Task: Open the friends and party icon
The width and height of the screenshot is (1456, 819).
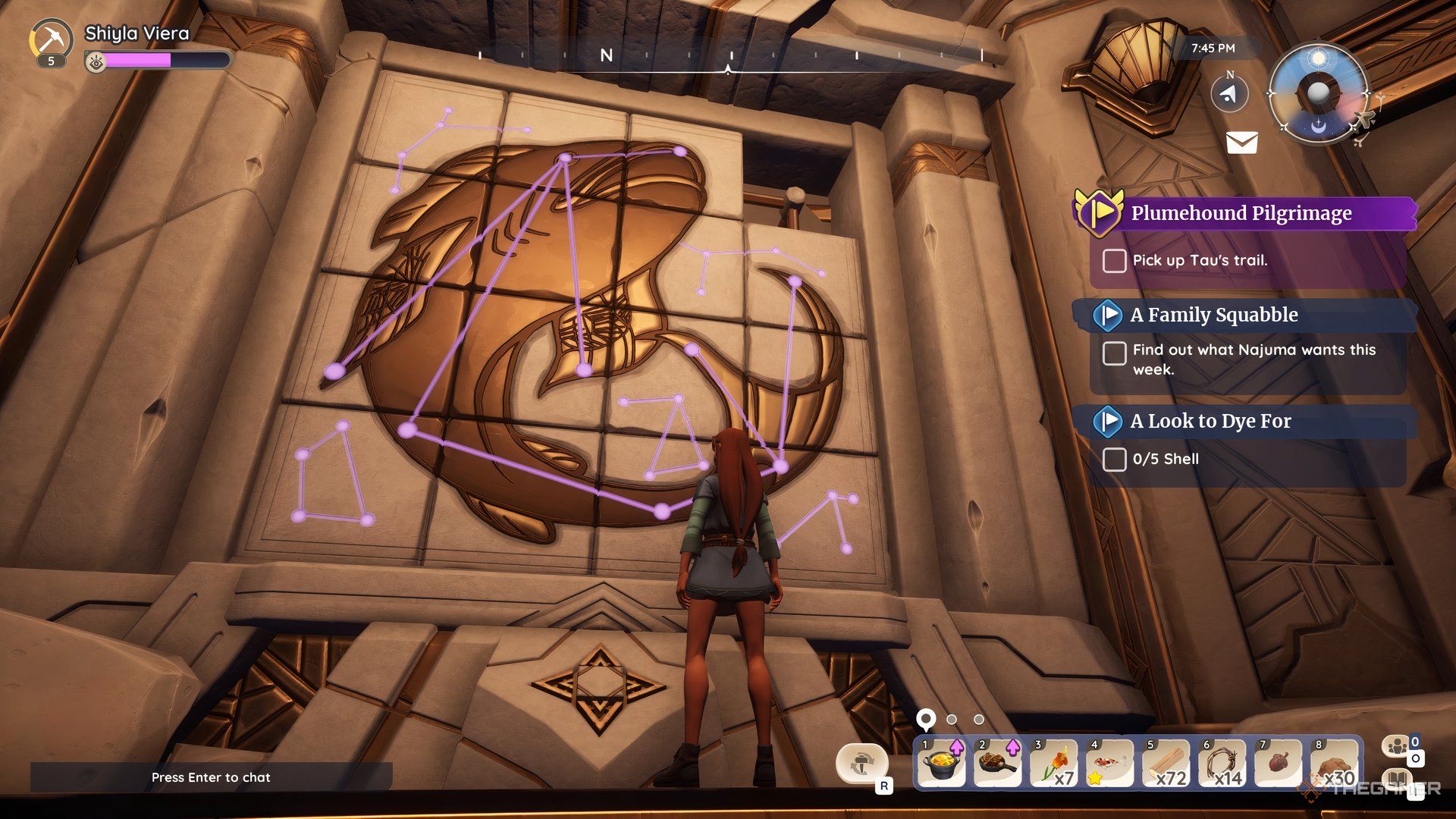Action: (x=1397, y=747)
